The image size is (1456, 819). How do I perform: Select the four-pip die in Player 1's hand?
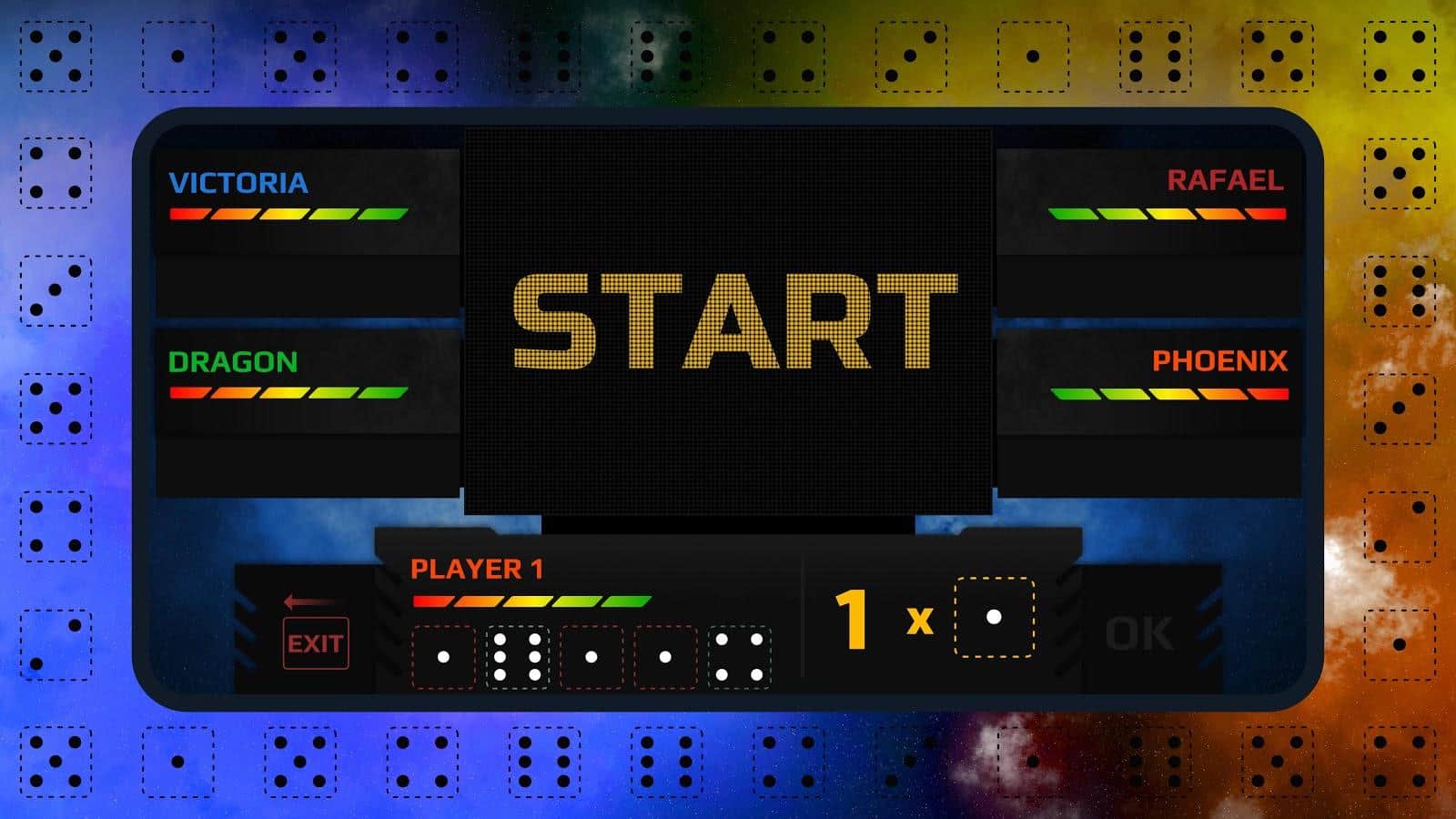[739, 656]
